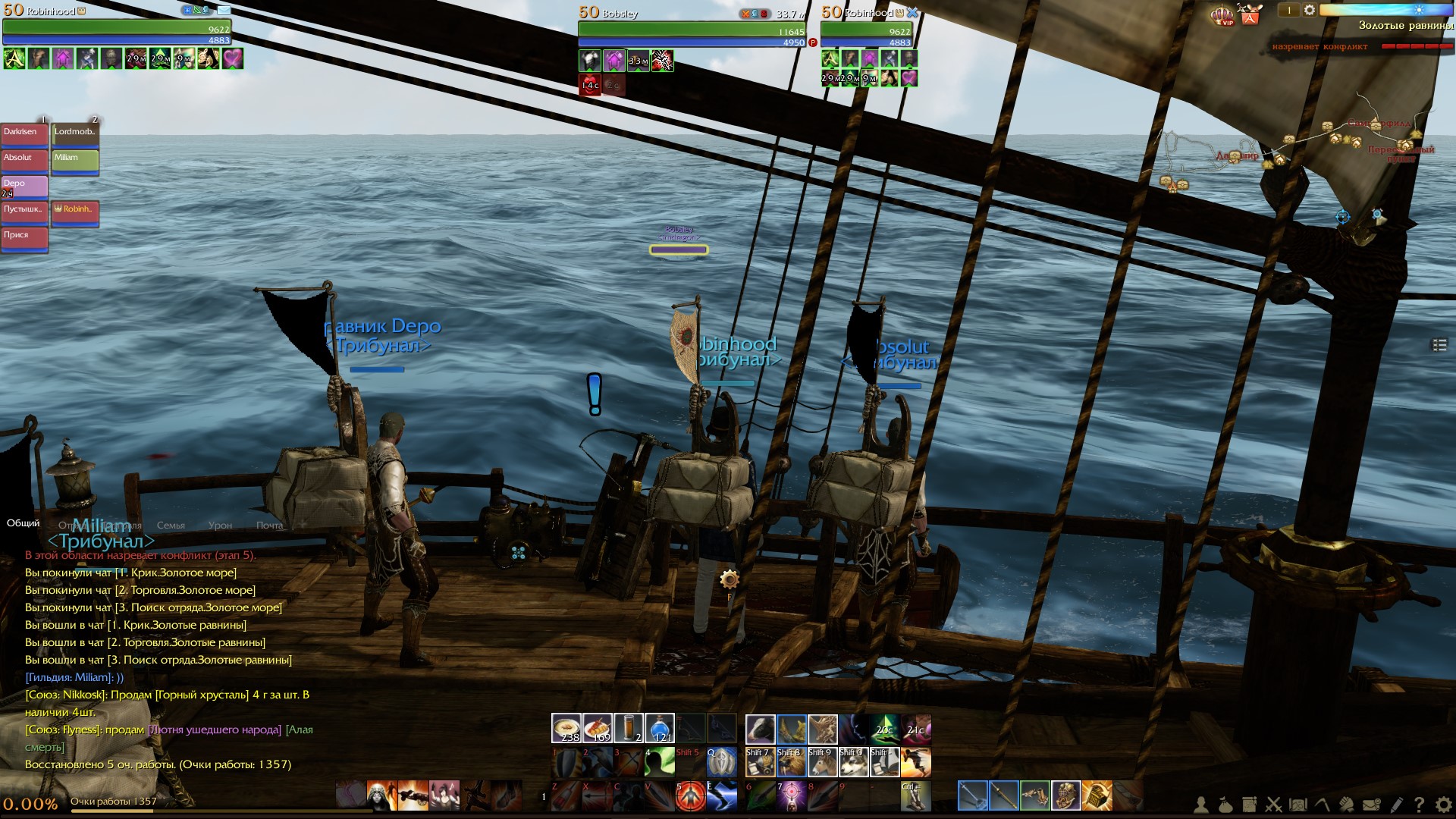Screen dimensions: 1456x819
Task: Open the crossed swords menu
Action: tap(1274, 805)
